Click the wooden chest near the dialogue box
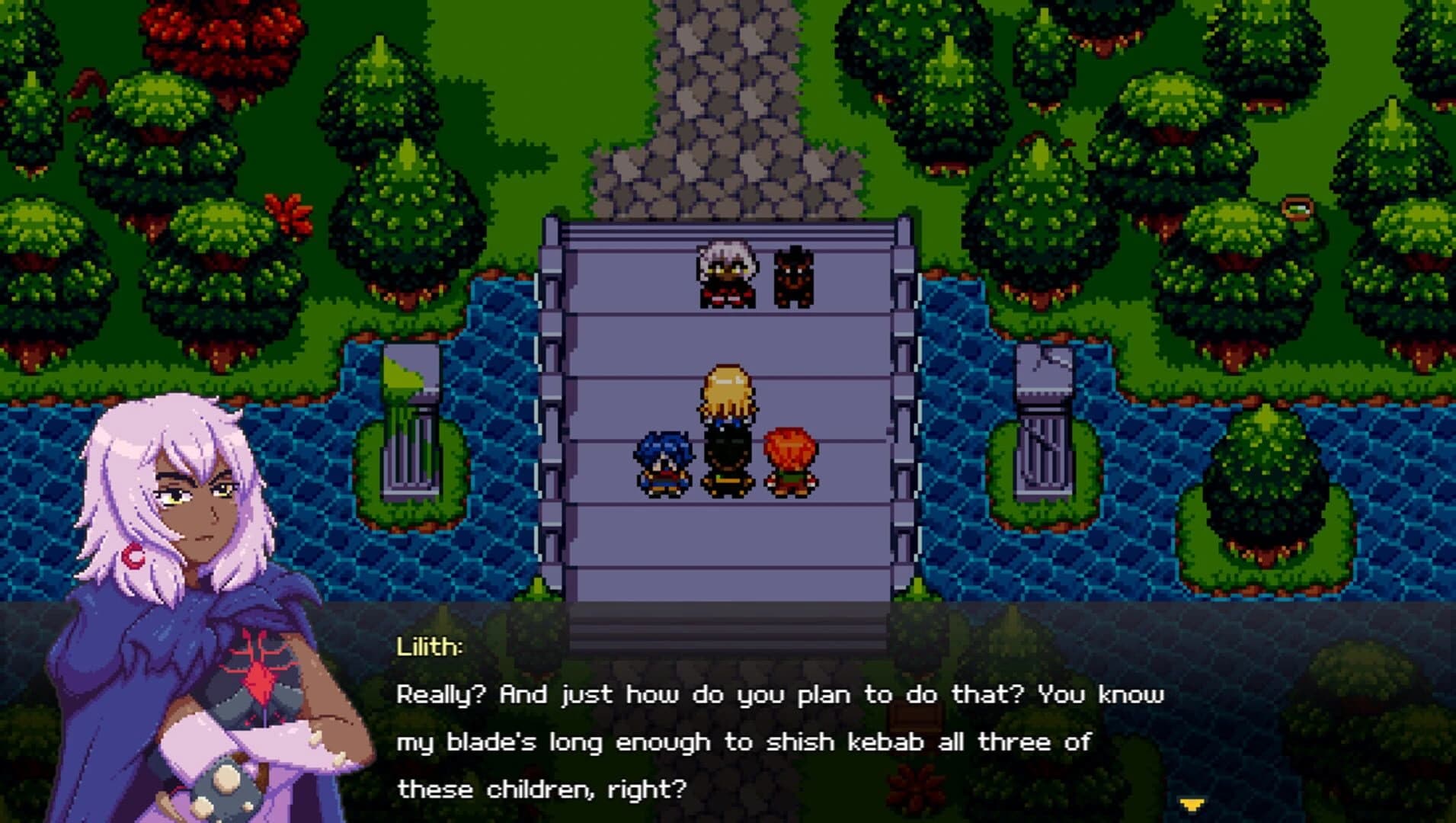 tap(914, 715)
